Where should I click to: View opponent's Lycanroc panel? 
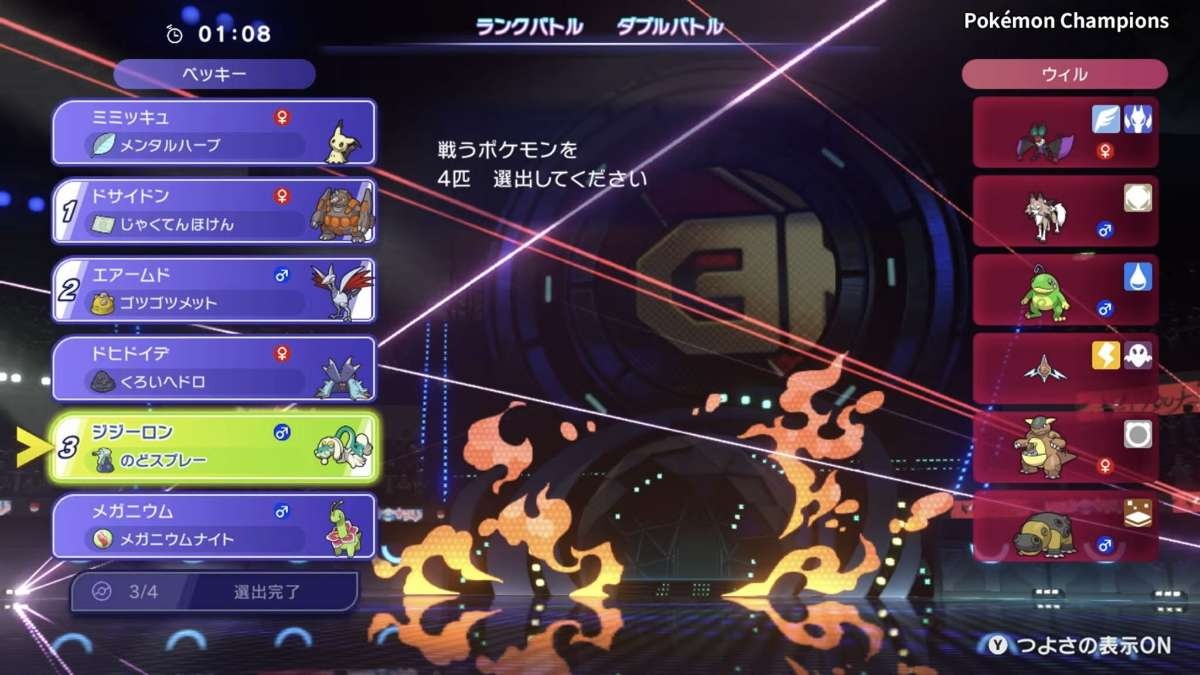(1065, 211)
